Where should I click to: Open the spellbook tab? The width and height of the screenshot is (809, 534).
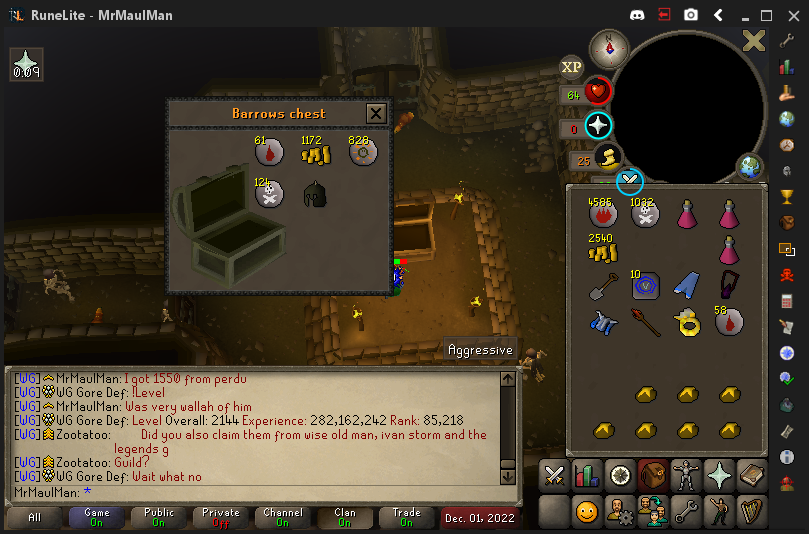[752, 475]
